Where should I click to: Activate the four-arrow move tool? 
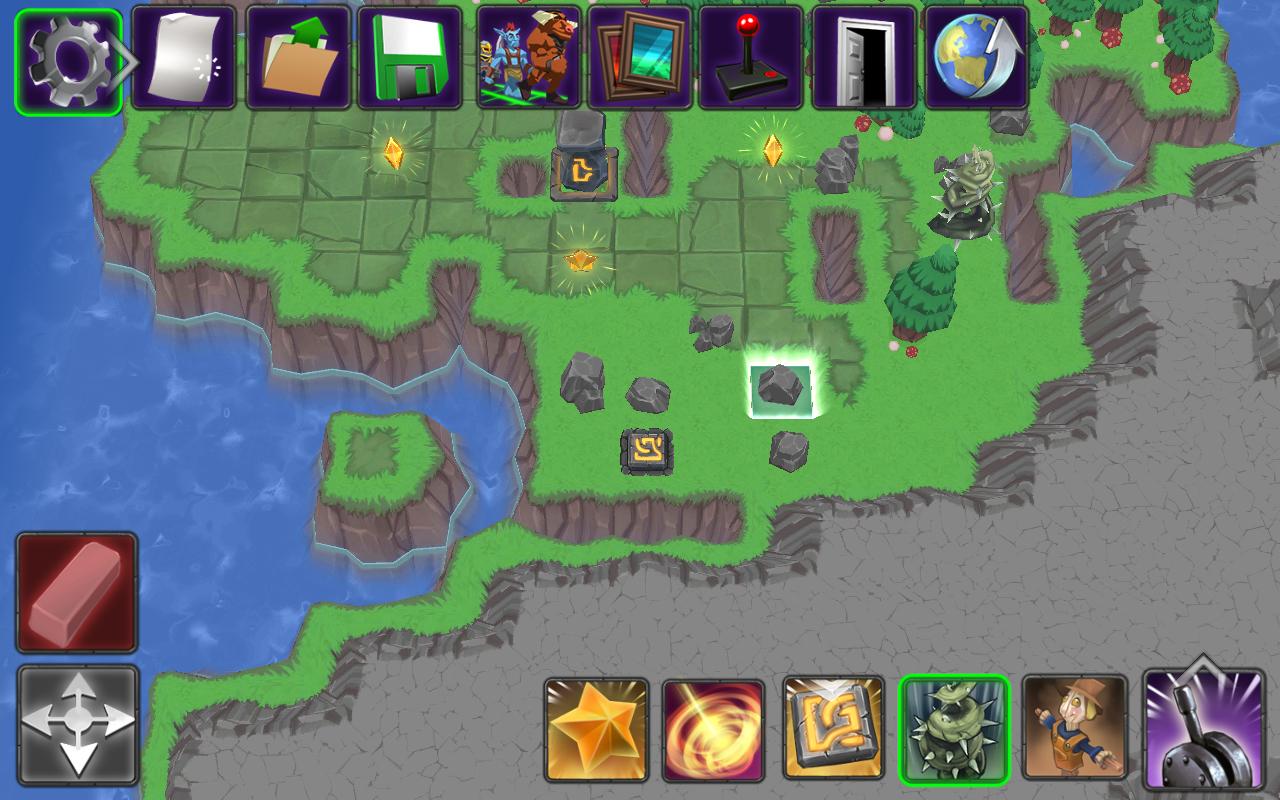point(75,727)
